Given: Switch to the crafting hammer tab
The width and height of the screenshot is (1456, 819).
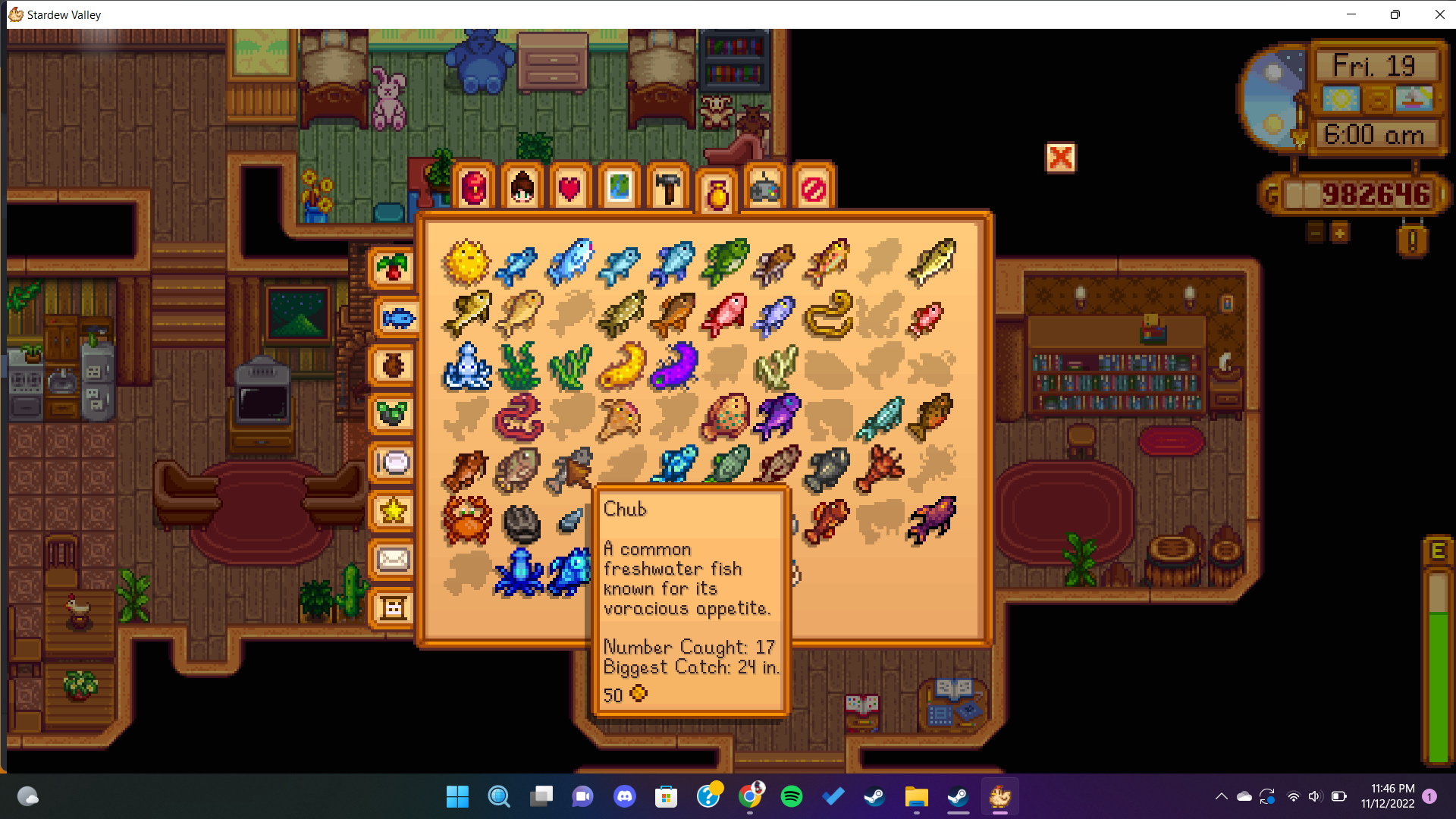Looking at the screenshot, I should [668, 188].
